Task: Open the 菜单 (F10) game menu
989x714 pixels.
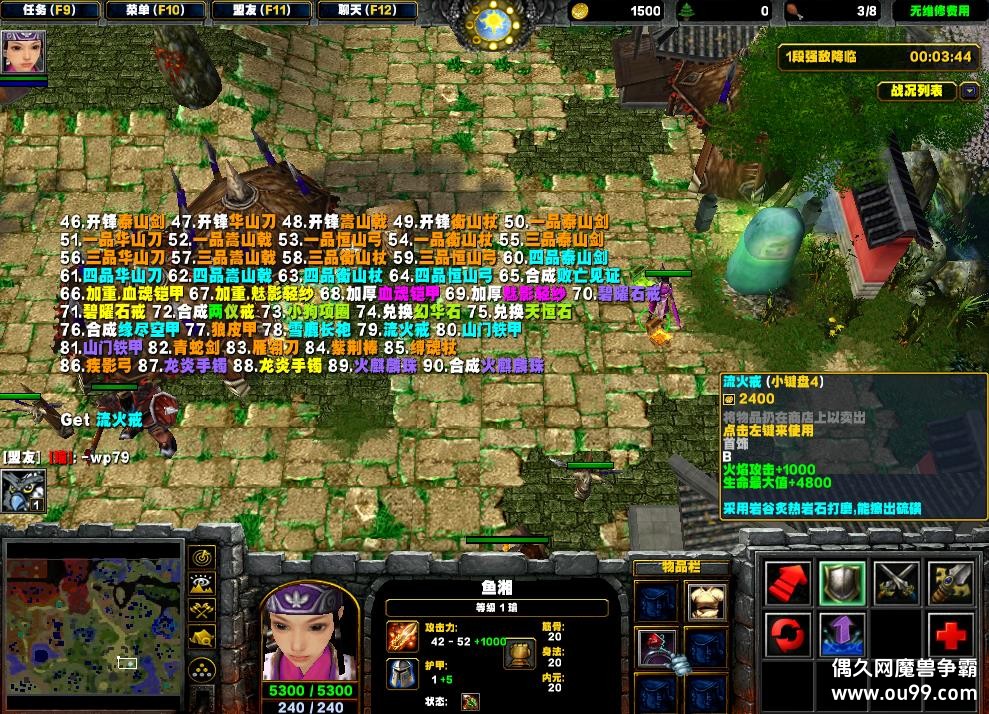Action: (156, 11)
